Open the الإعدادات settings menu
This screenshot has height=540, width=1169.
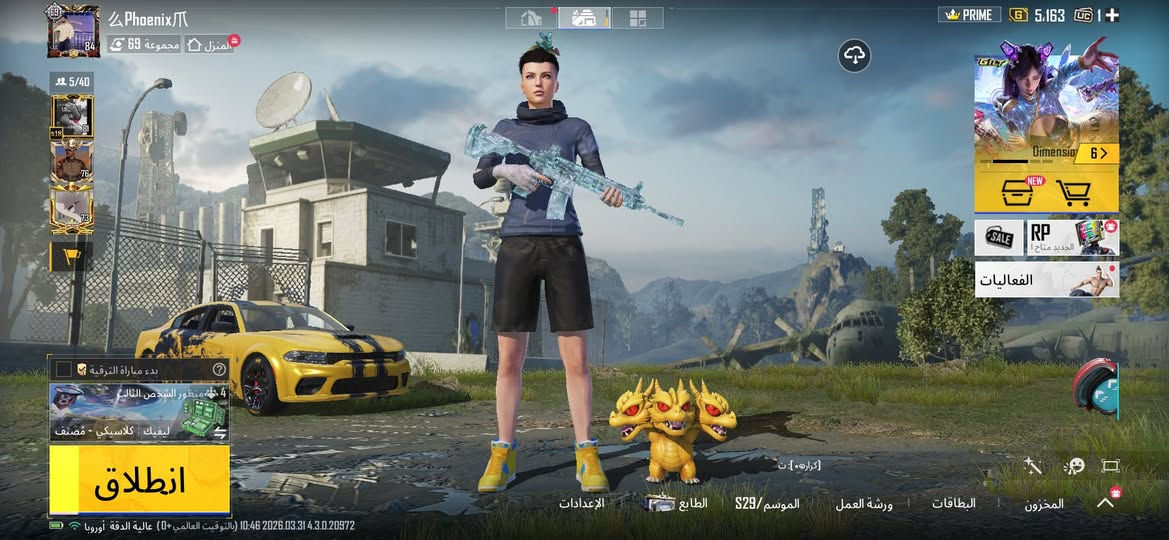click(581, 503)
